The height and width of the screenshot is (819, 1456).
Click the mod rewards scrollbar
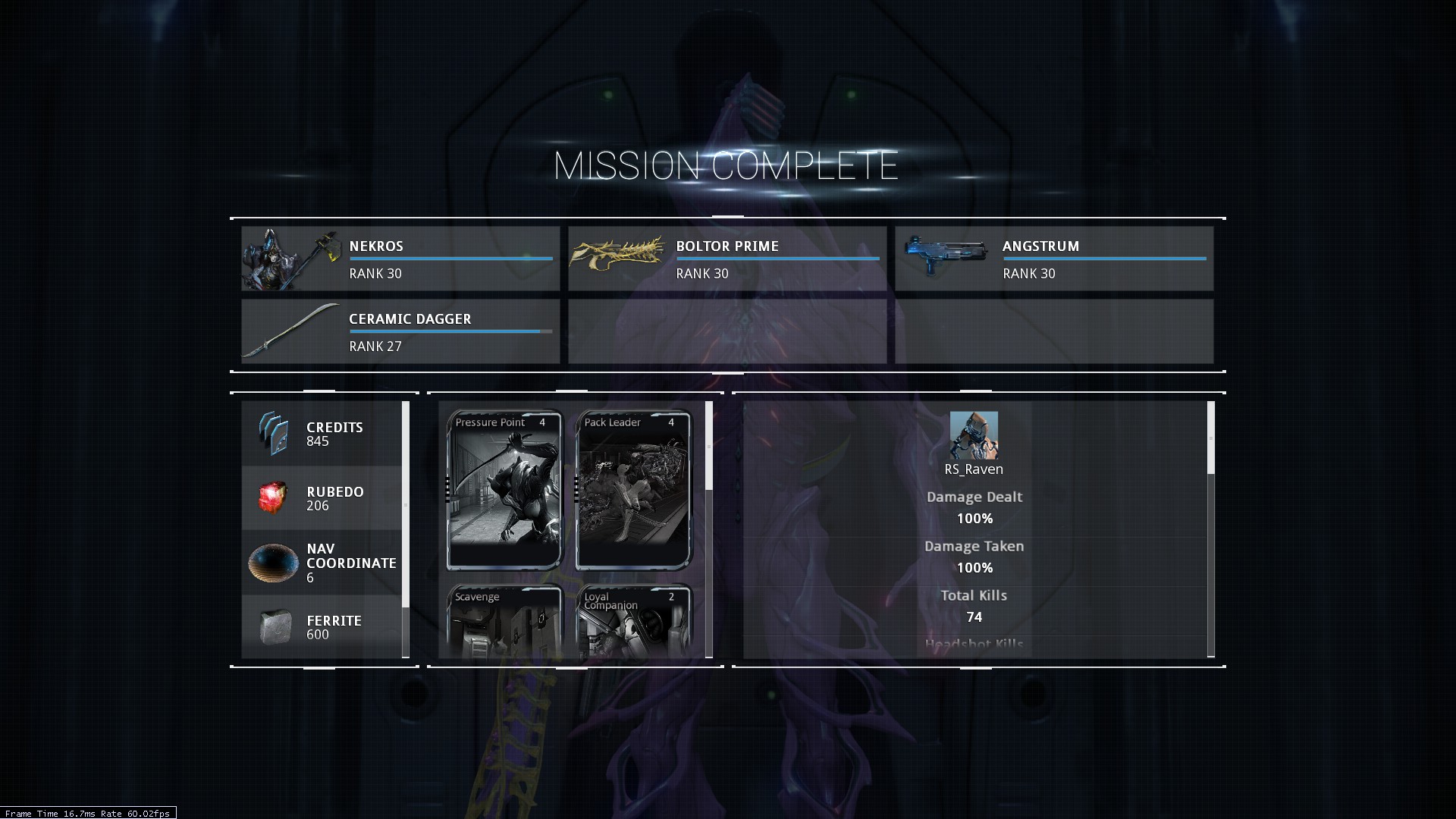coord(709,447)
